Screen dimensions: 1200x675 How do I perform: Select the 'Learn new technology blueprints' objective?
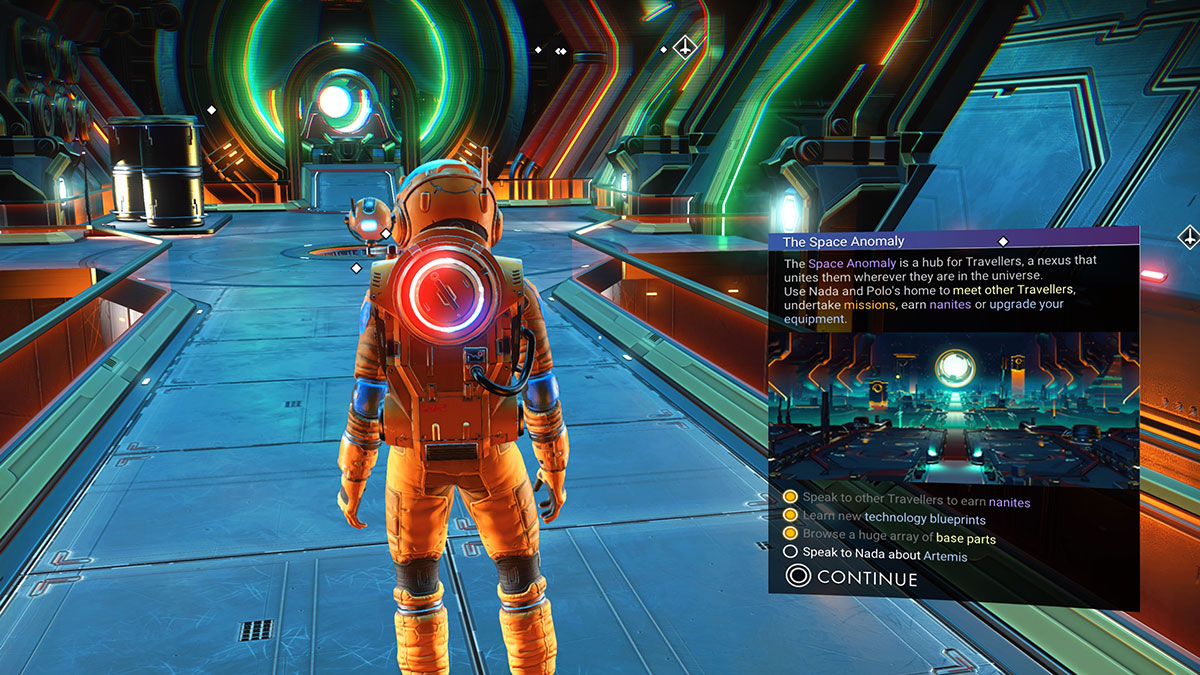(x=895, y=520)
